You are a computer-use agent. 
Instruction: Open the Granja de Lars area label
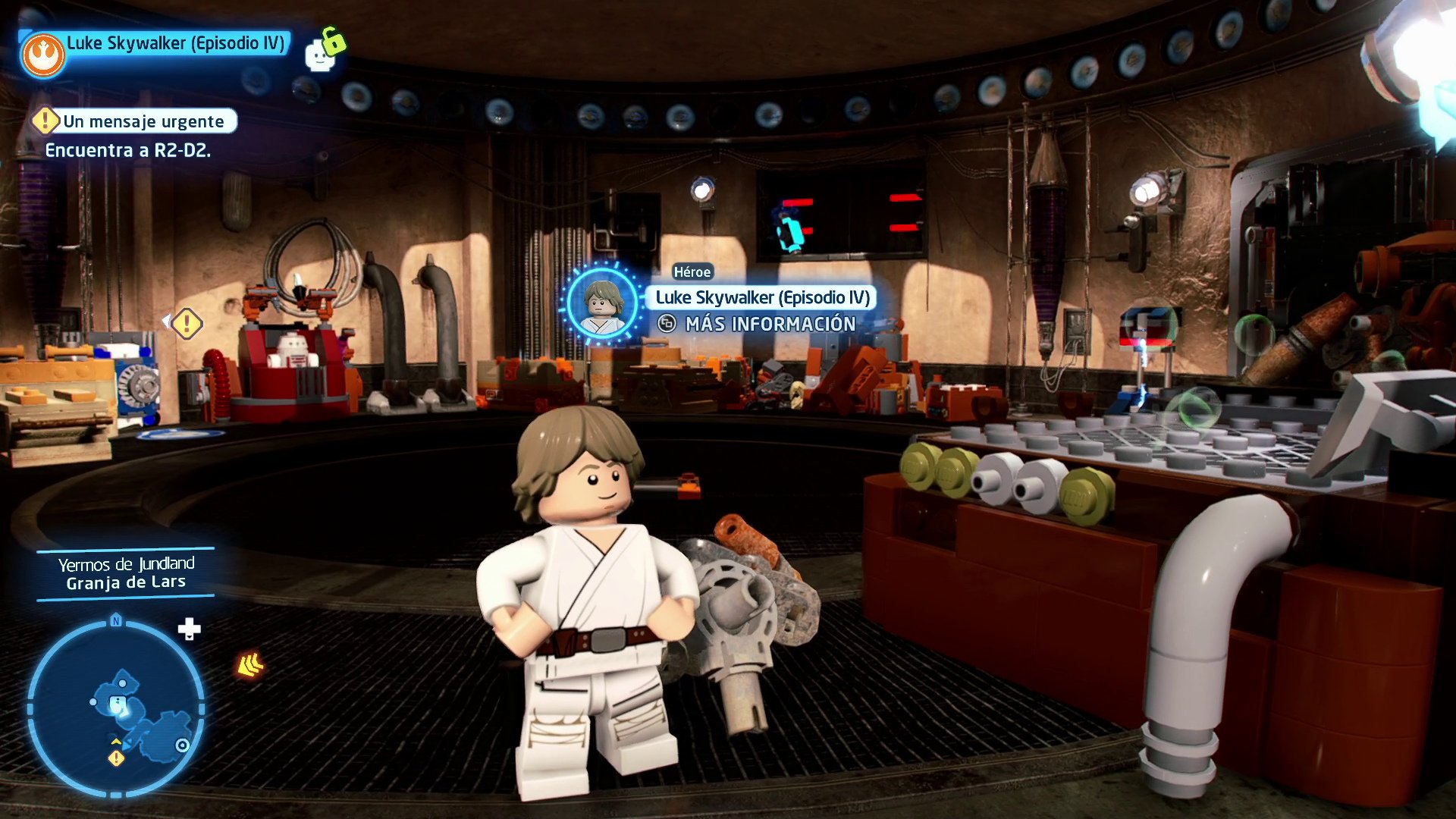[x=125, y=582]
